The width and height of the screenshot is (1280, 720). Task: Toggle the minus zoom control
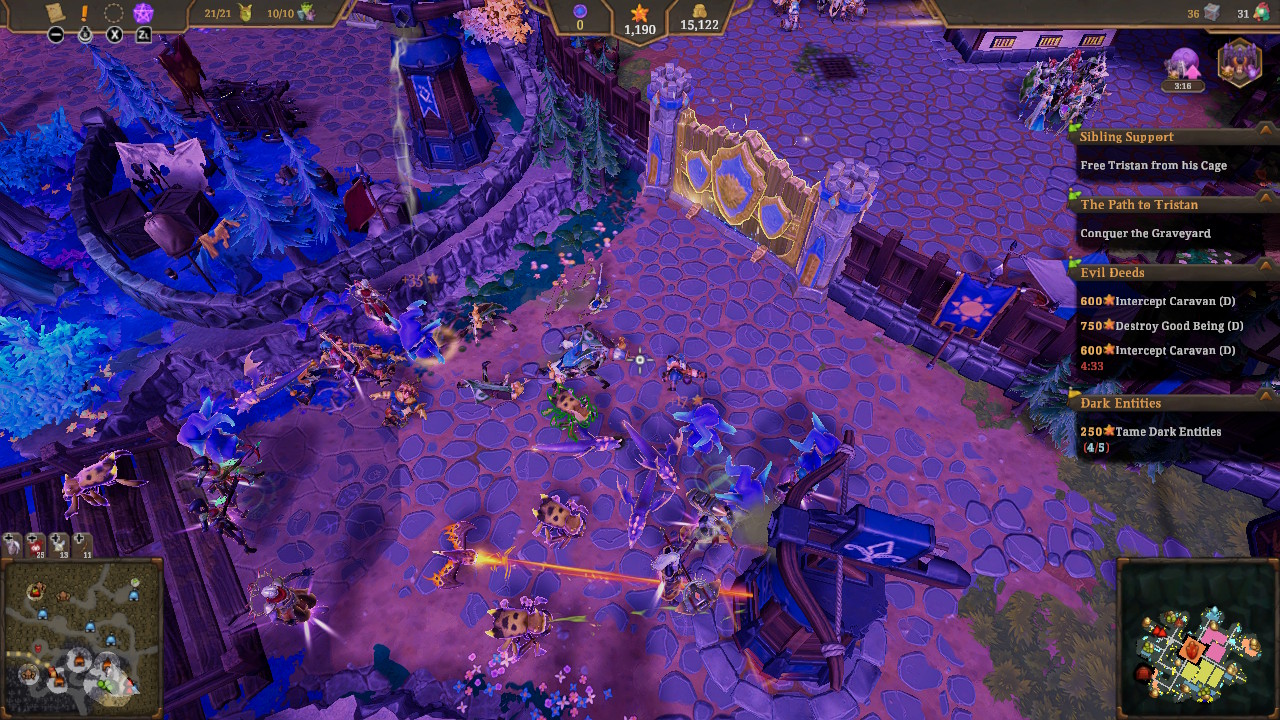[x=56, y=35]
